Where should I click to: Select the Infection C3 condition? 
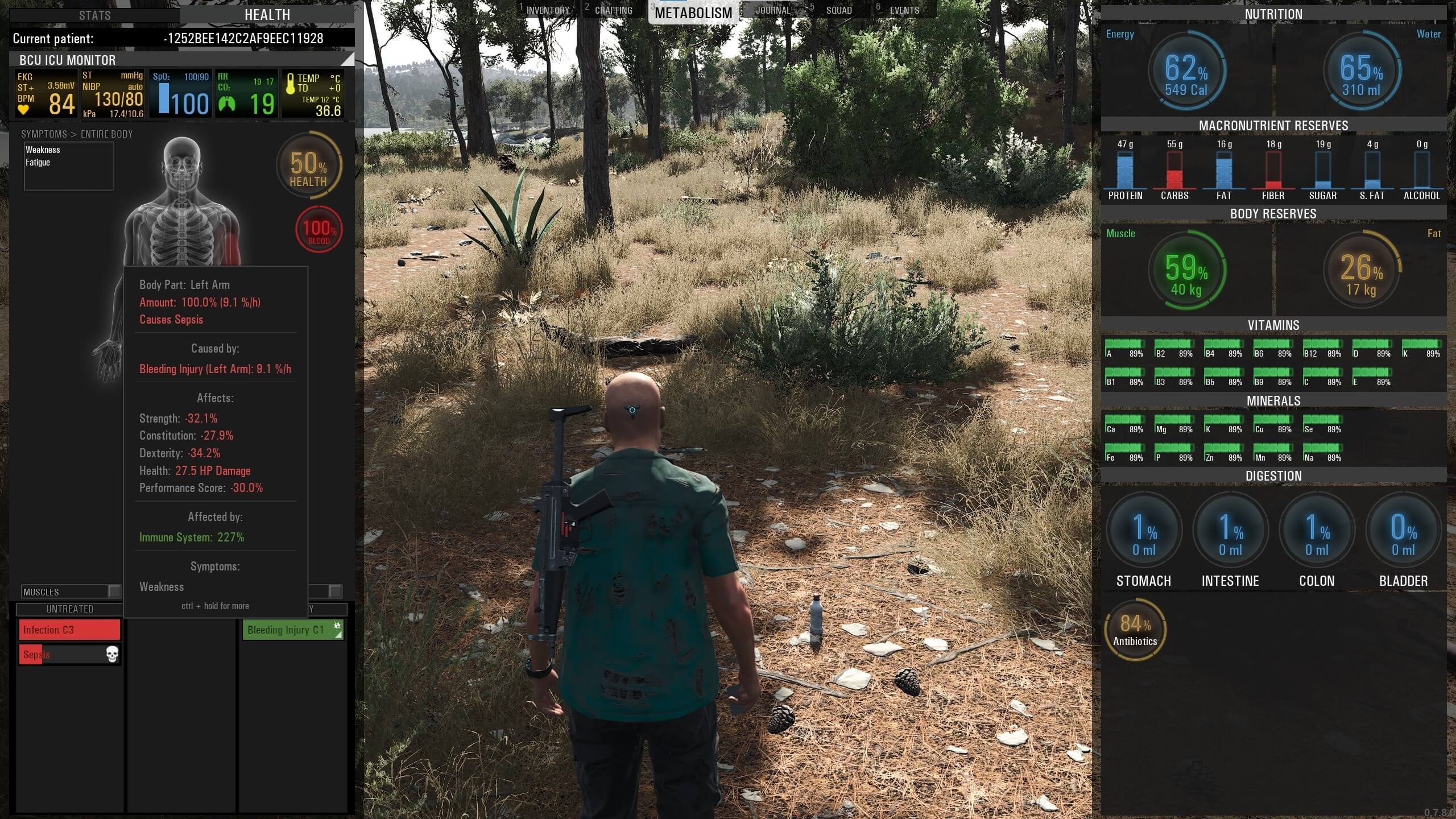coord(69,630)
